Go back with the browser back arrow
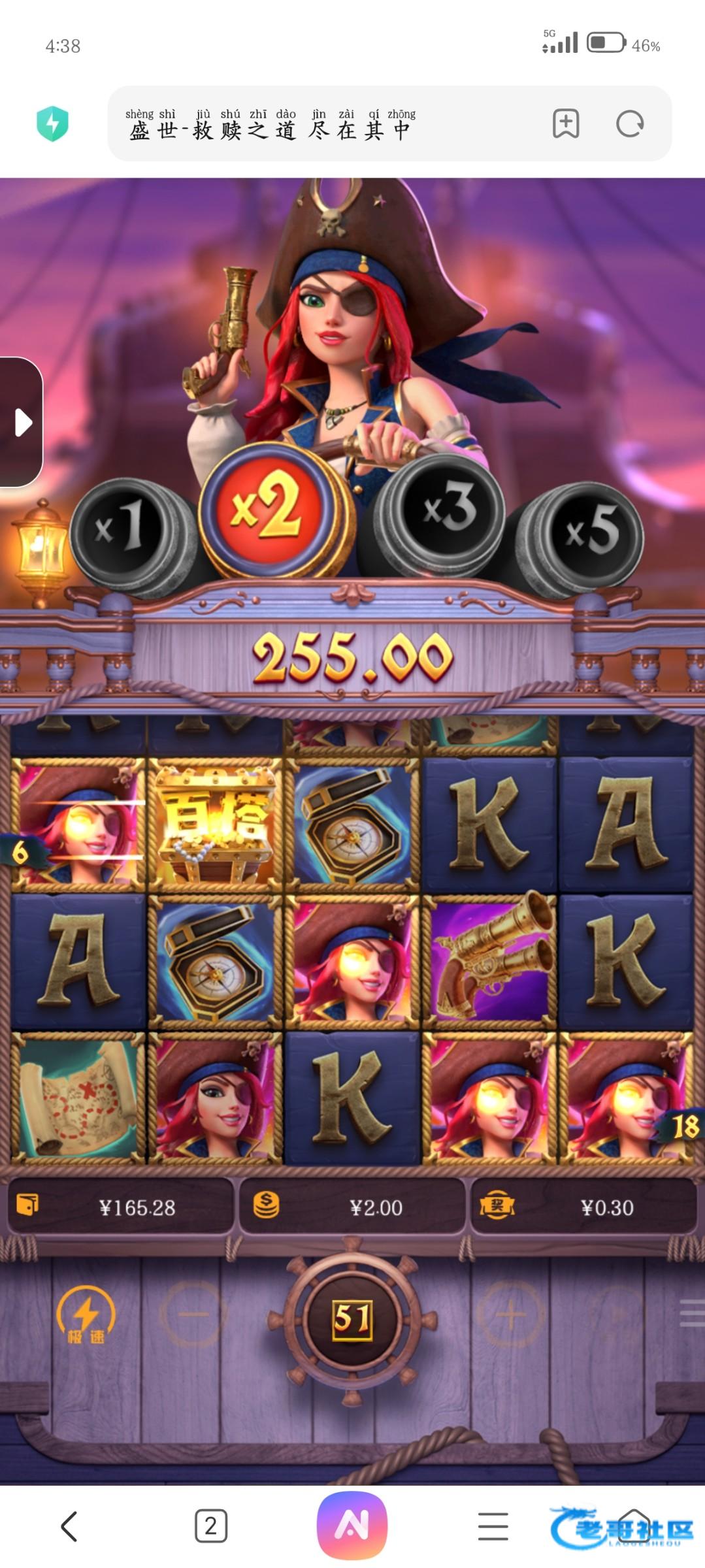The height and width of the screenshot is (1568, 705). (x=69, y=1526)
